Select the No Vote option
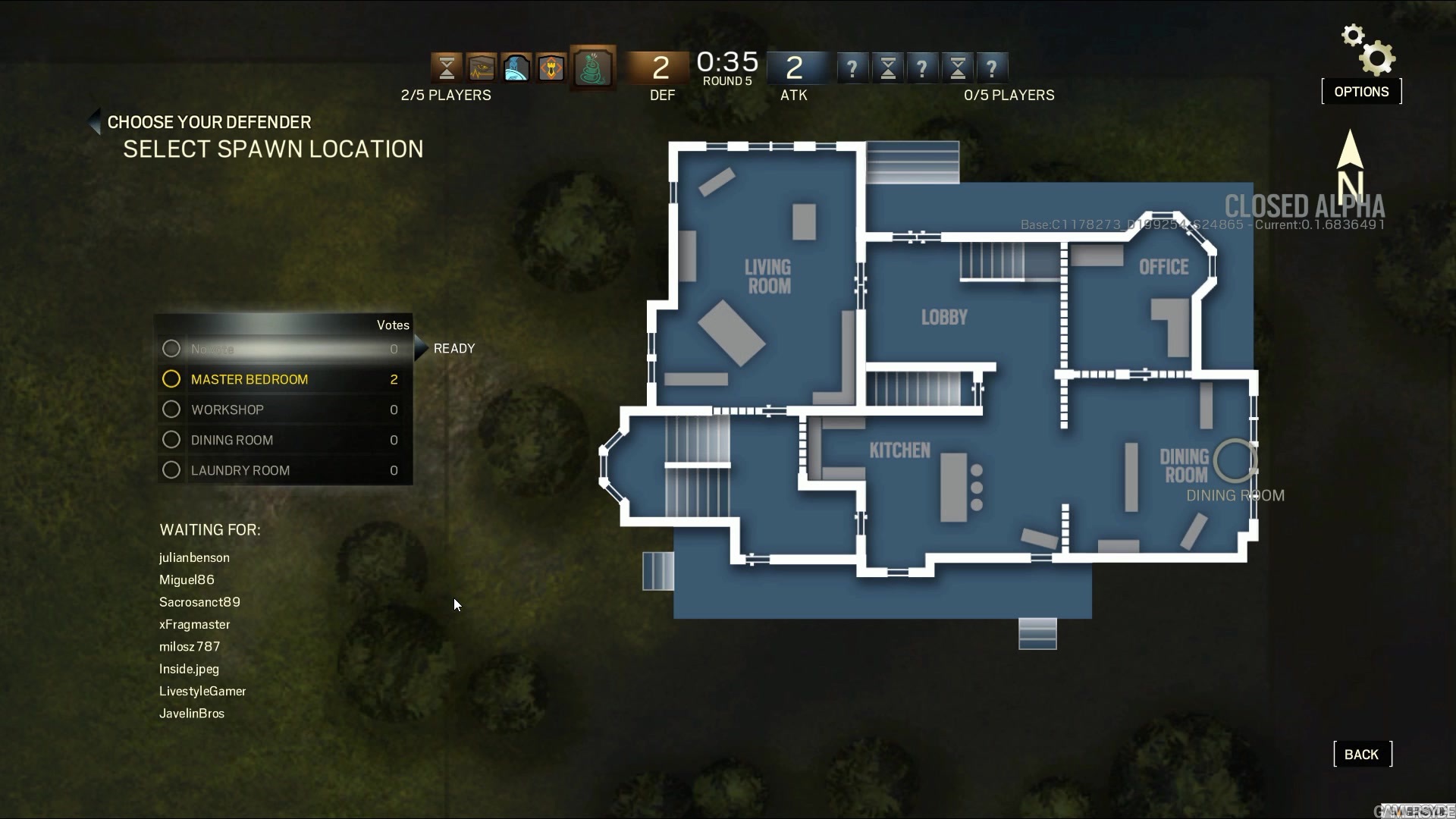 (212, 349)
